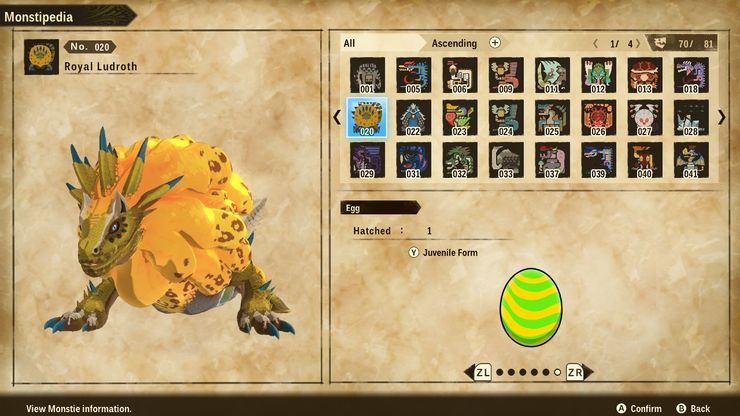Open monster entry 029

[367, 160]
